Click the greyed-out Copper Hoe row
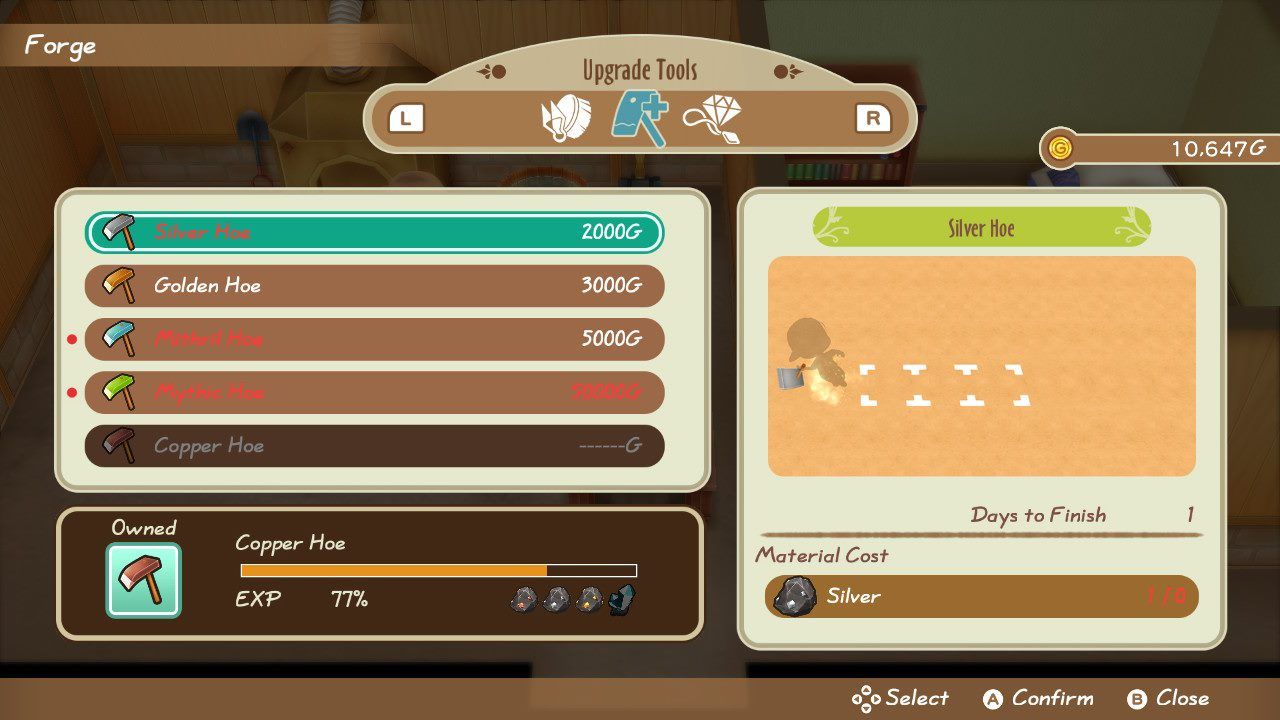The height and width of the screenshot is (720, 1280). click(x=374, y=446)
